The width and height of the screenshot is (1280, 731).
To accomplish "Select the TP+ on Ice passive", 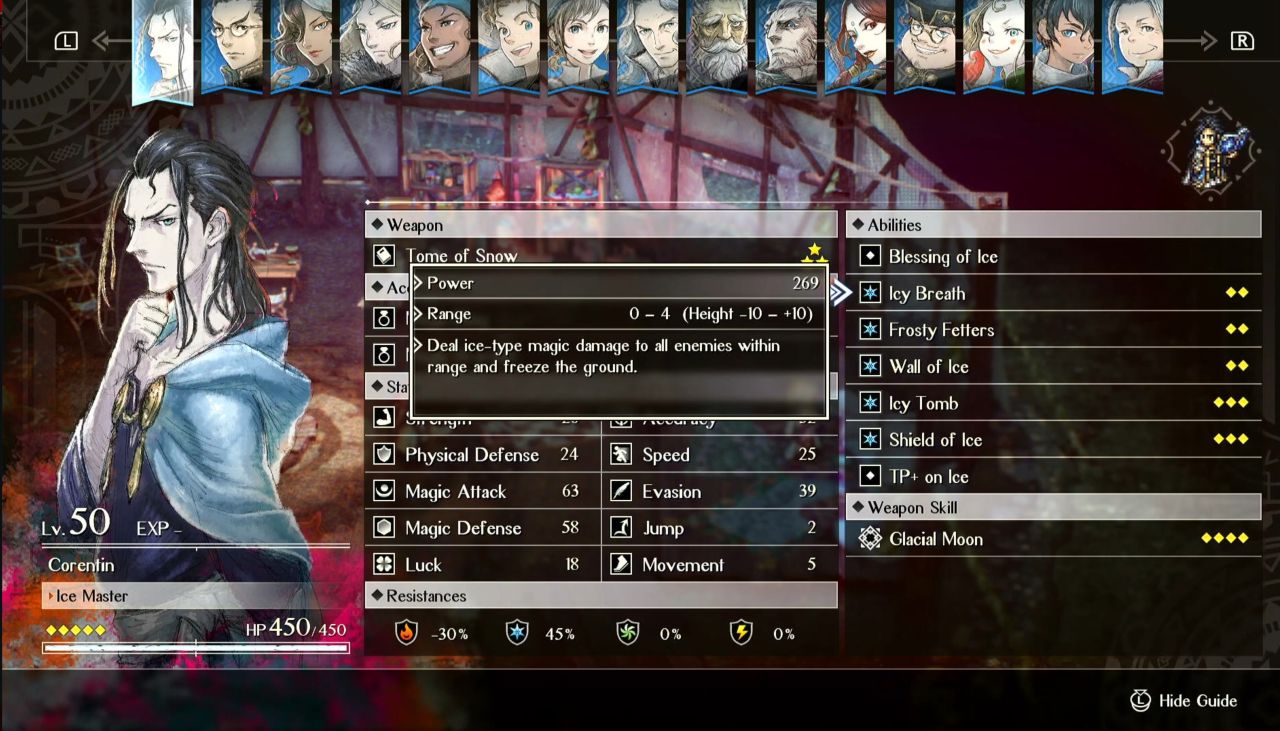I will [x=928, y=477].
